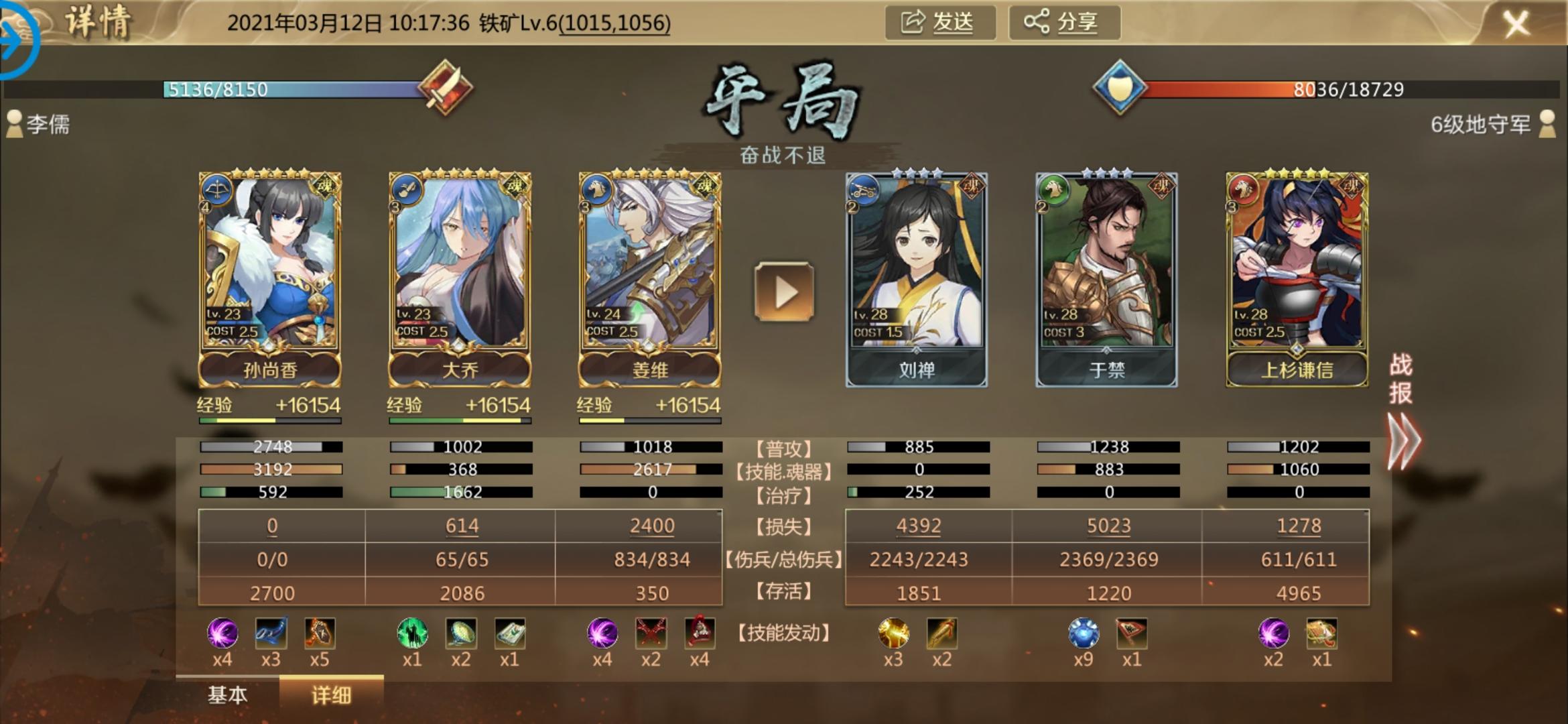Select the 详细 tab
Screen dimensions: 1568x724
tap(331, 695)
